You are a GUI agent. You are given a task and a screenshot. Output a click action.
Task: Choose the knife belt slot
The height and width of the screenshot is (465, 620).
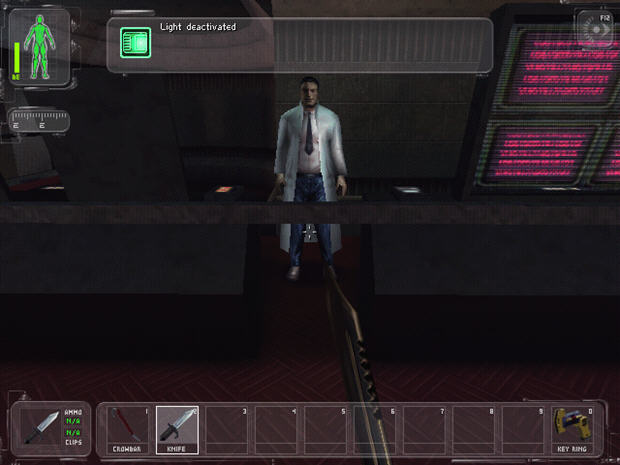pyautogui.click(x=177, y=430)
